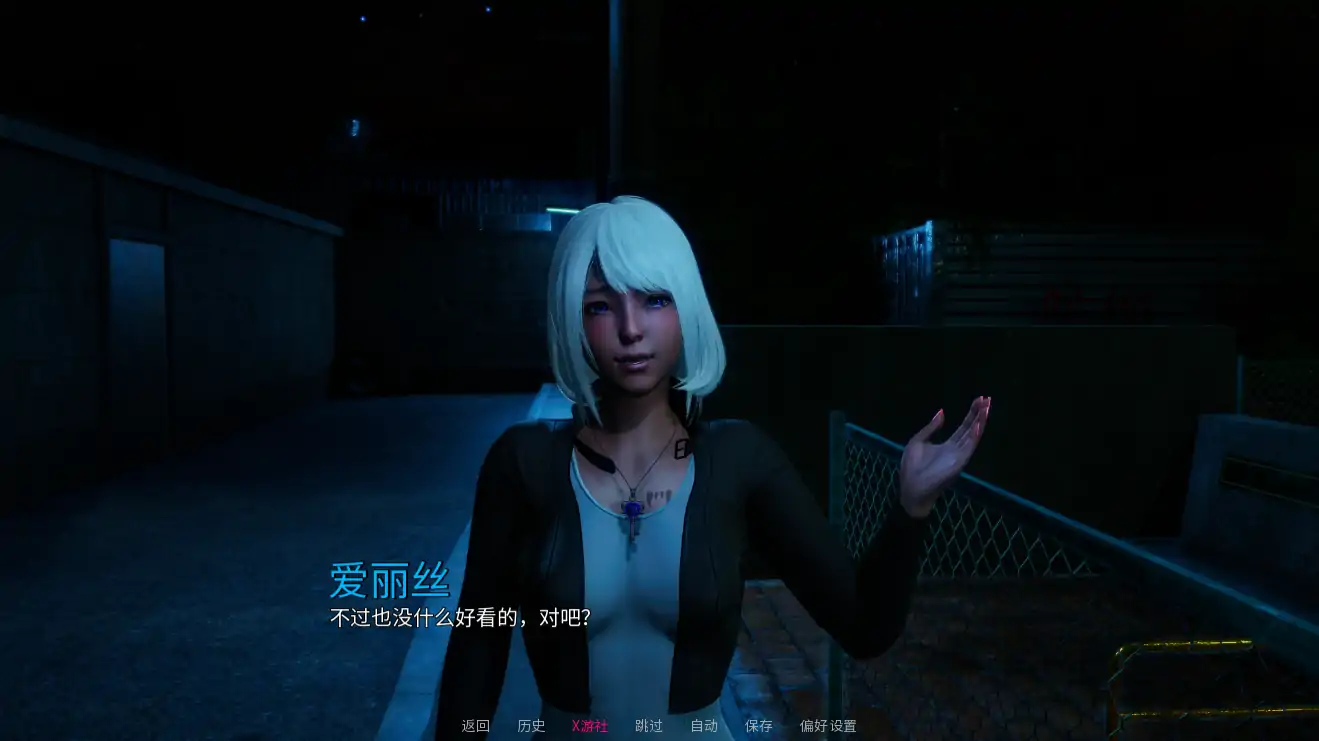Image resolution: width=1319 pixels, height=741 pixels.
Task: Enable 跳过 to skip read text
Action: 647,727
